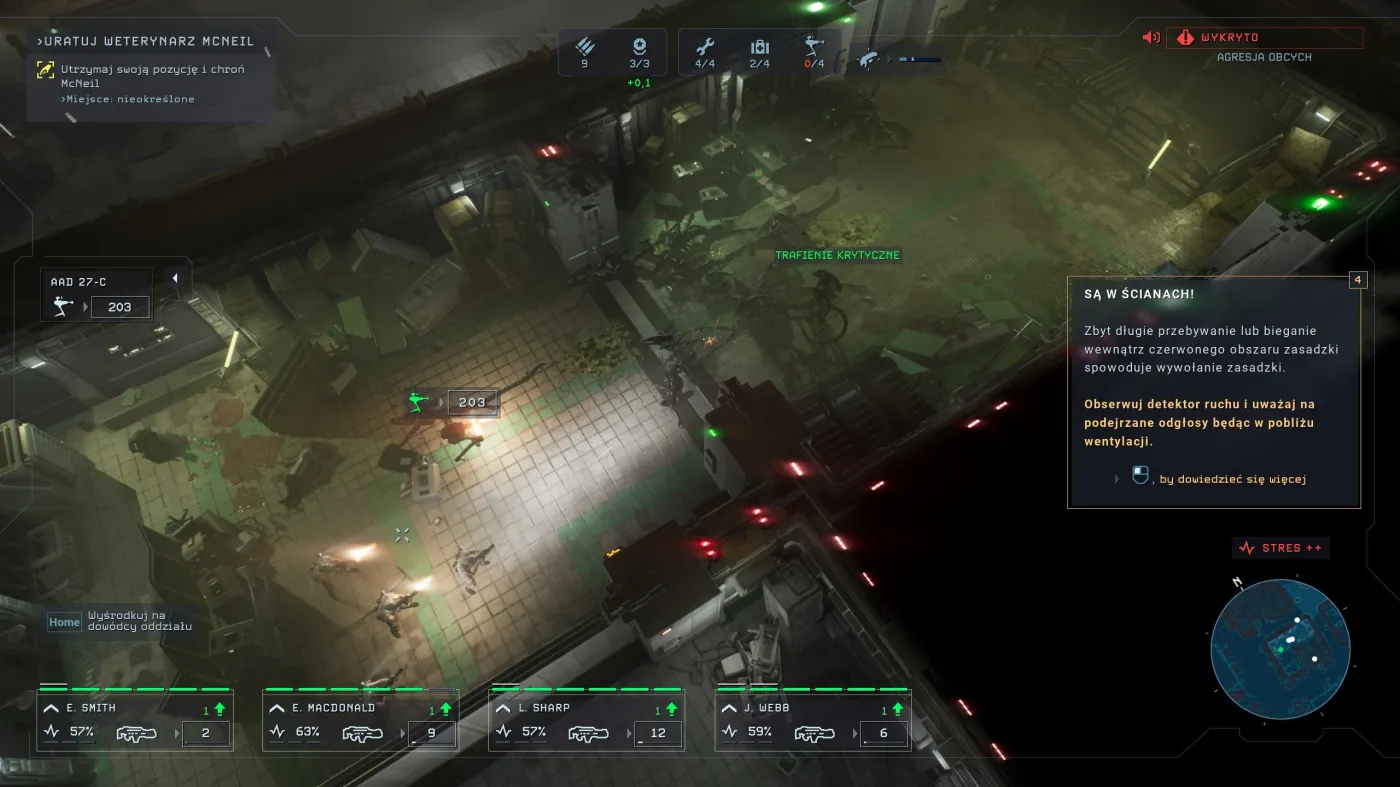Click the medkit icon showing 2/4

(x=760, y=44)
